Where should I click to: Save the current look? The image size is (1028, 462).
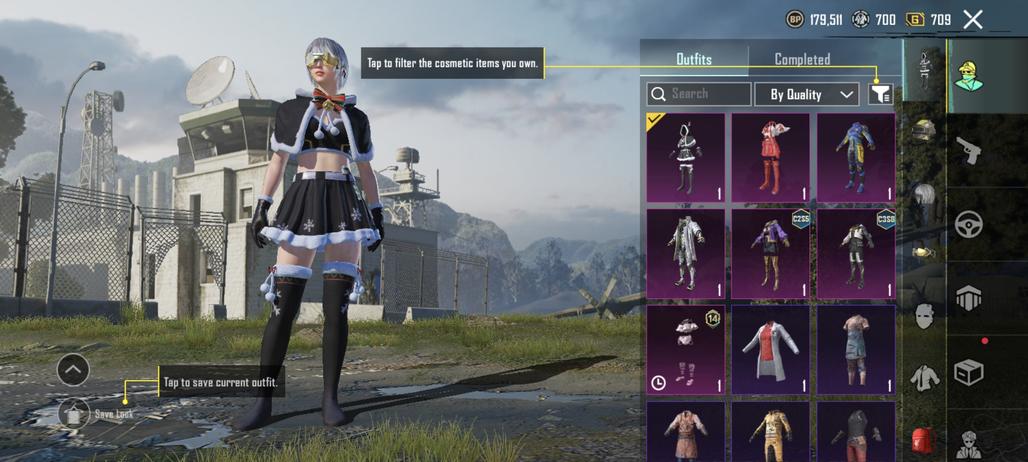click(76, 411)
